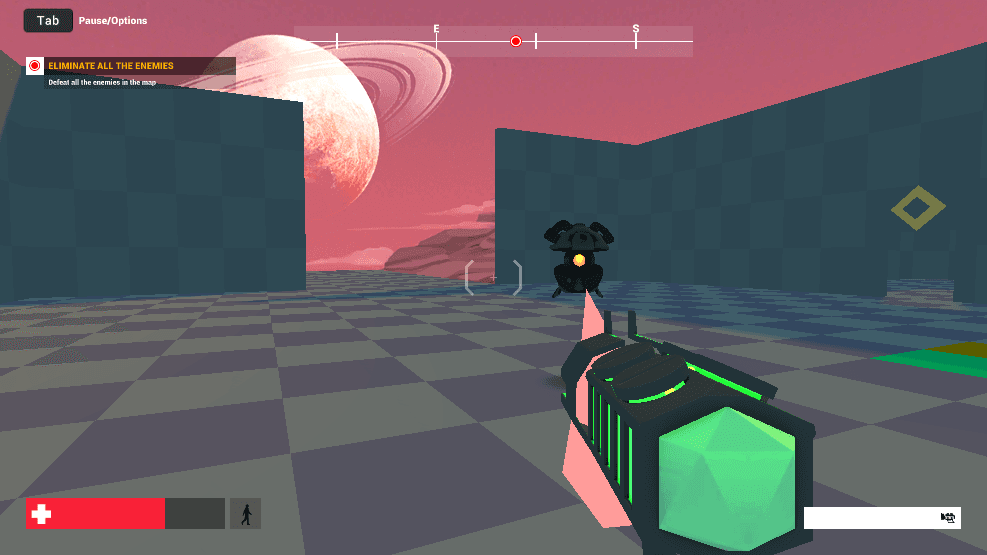Select the weapon icon on the ammo bar

(x=948, y=518)
